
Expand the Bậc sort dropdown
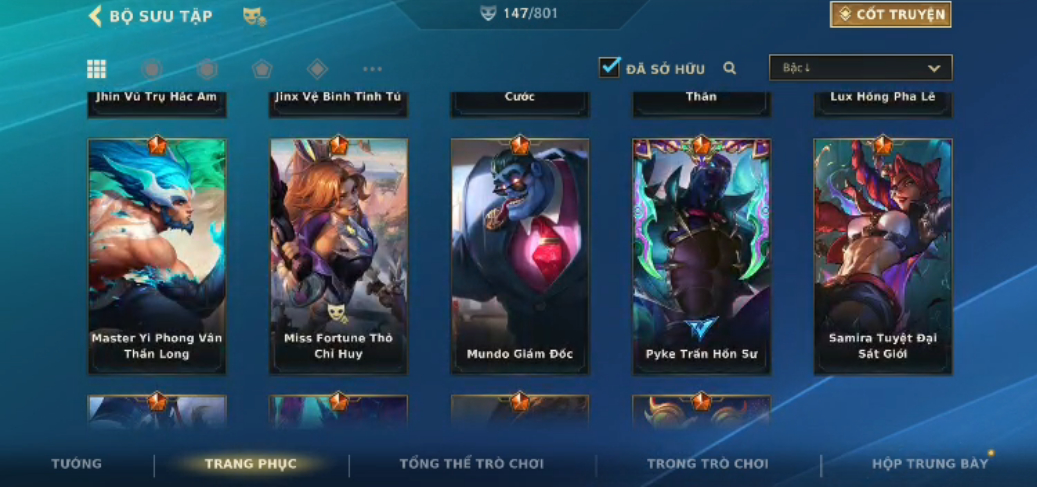860,68
